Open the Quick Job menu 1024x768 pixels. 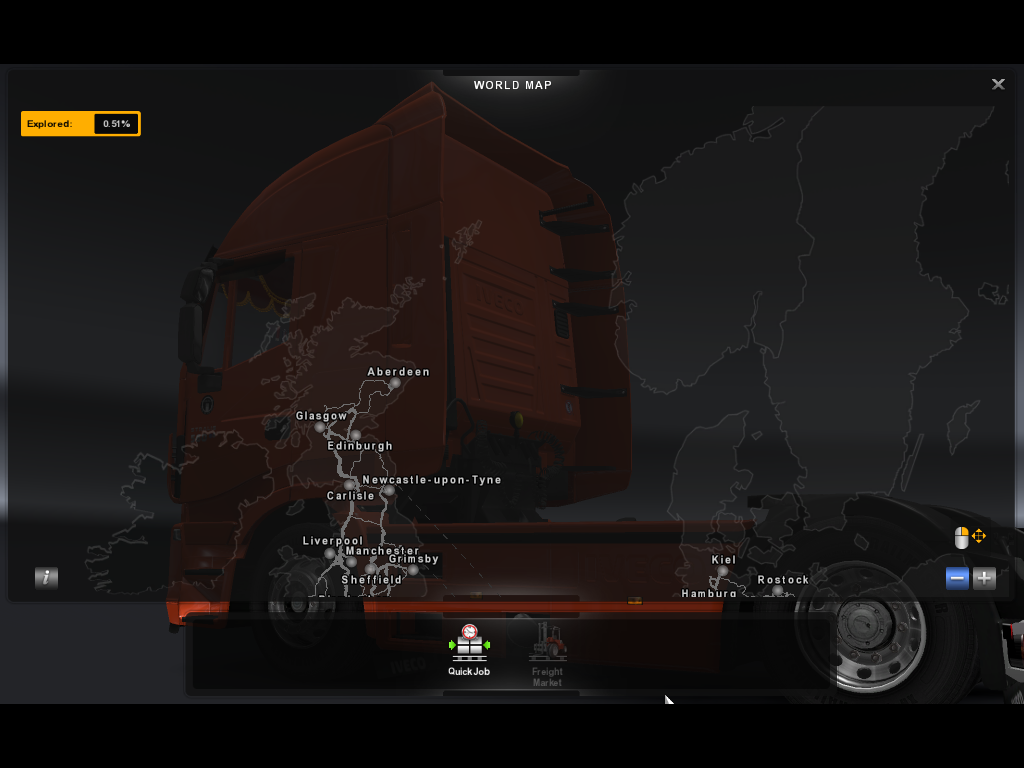[469, 648]
